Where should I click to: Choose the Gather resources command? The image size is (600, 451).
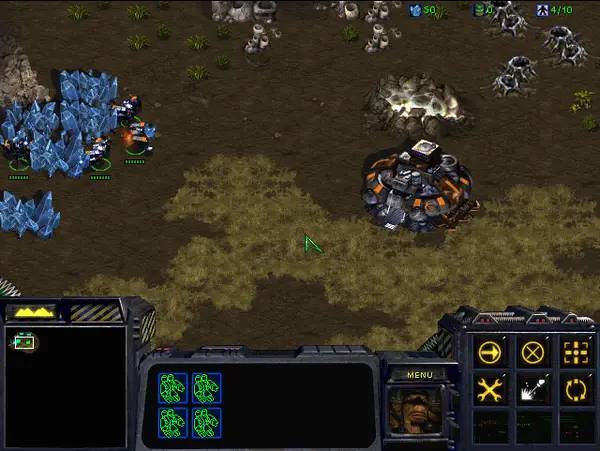[x=533, y=391]
